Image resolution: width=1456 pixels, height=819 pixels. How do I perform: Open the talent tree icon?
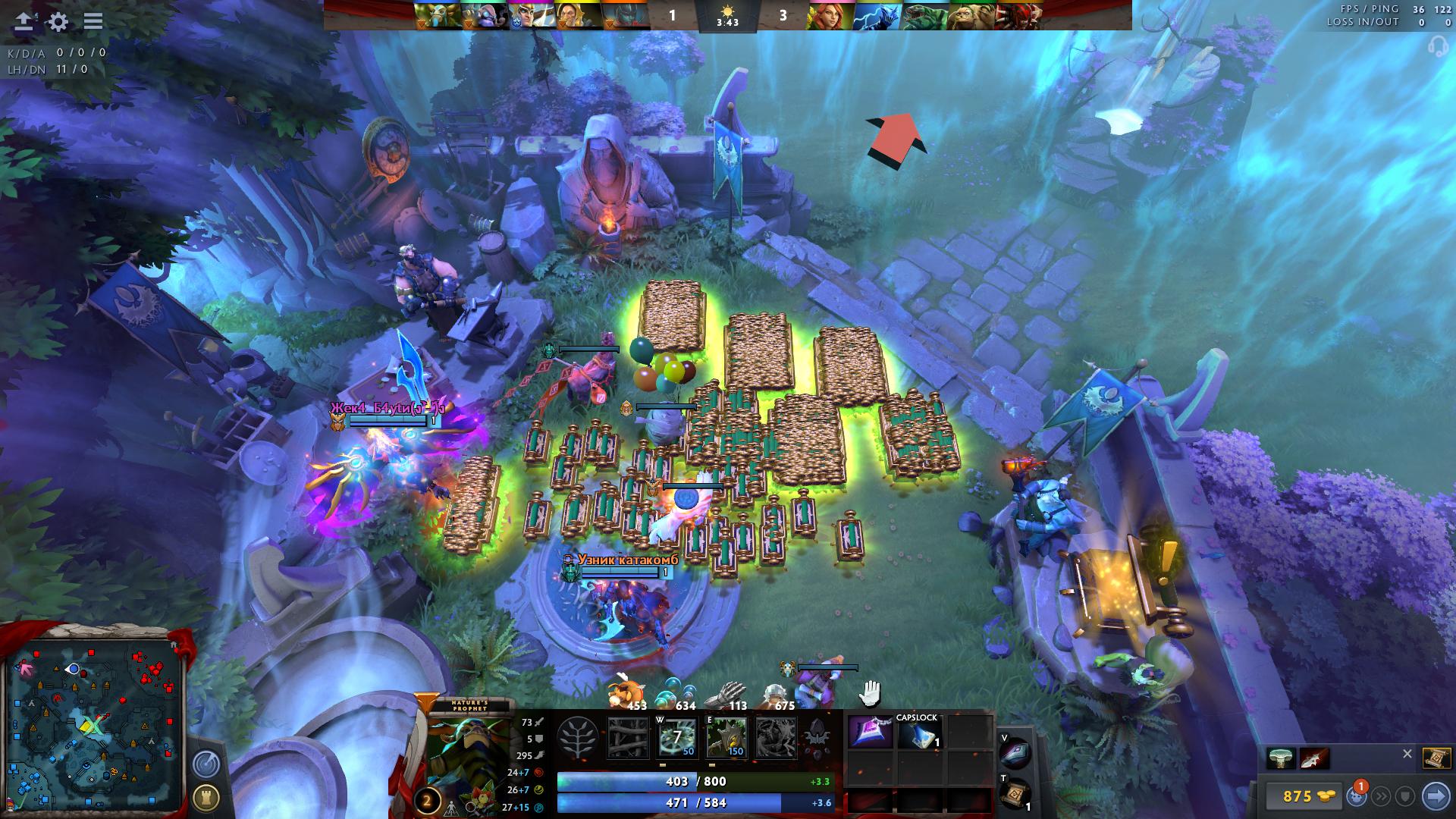[x=579, y=737]
